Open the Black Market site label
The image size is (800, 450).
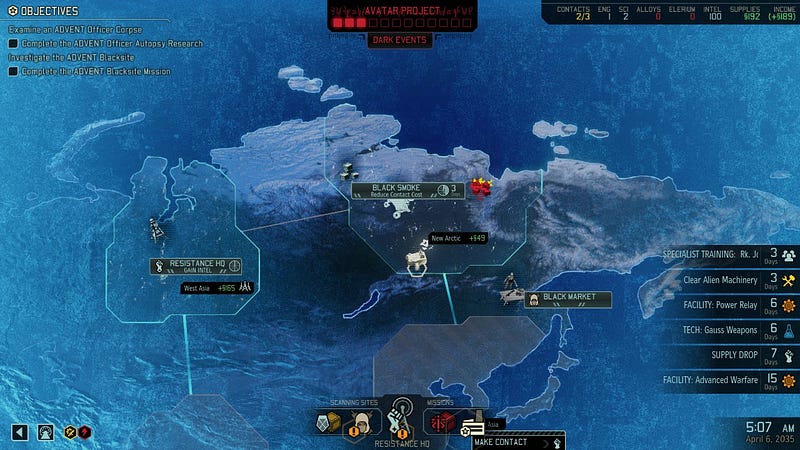pos(566,298)
